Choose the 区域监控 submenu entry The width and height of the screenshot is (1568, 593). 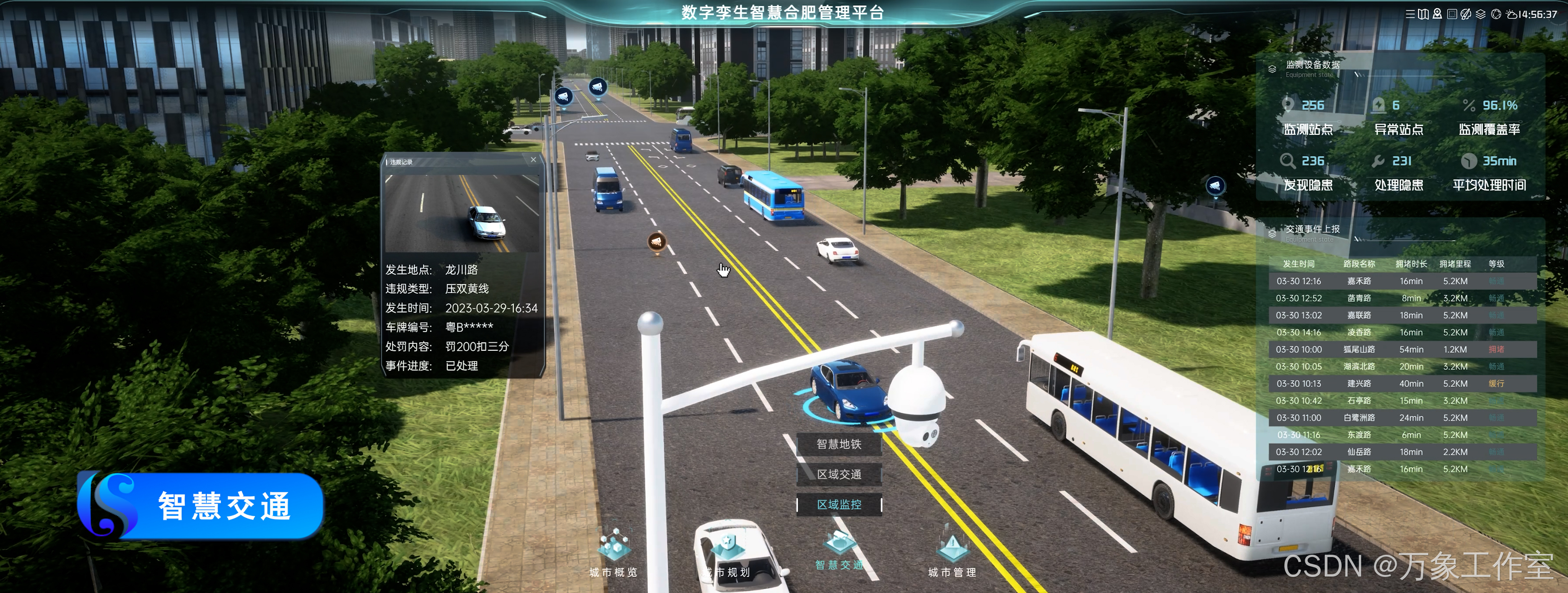tap(839, 505)
